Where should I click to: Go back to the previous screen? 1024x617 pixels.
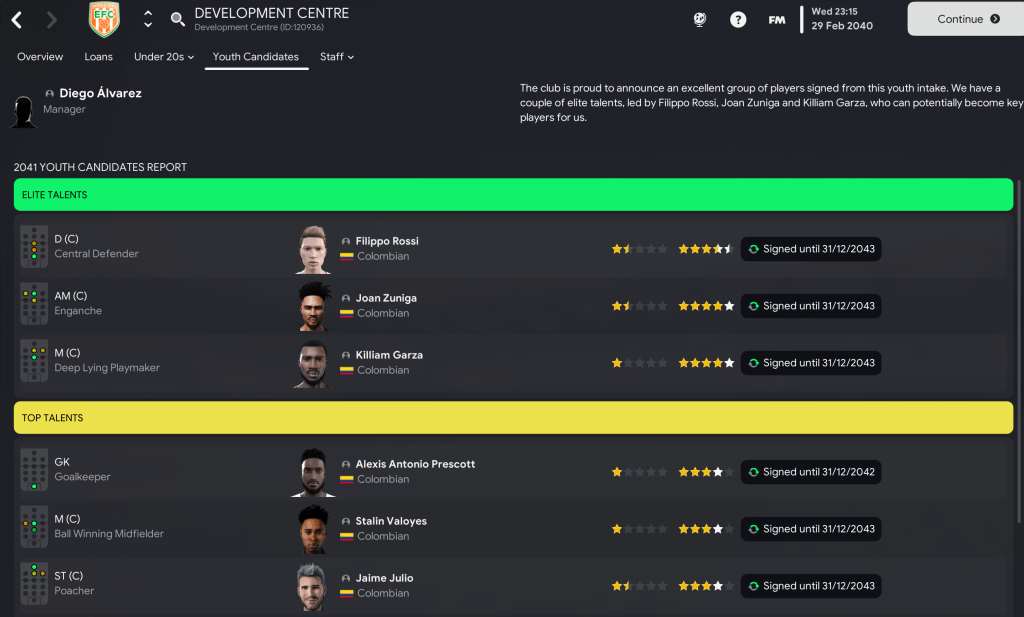coord(18,19)
